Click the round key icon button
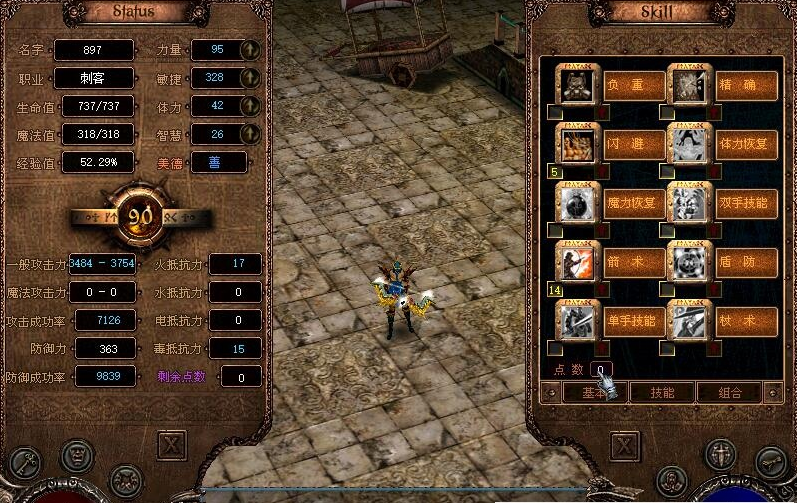 [768, 459]
